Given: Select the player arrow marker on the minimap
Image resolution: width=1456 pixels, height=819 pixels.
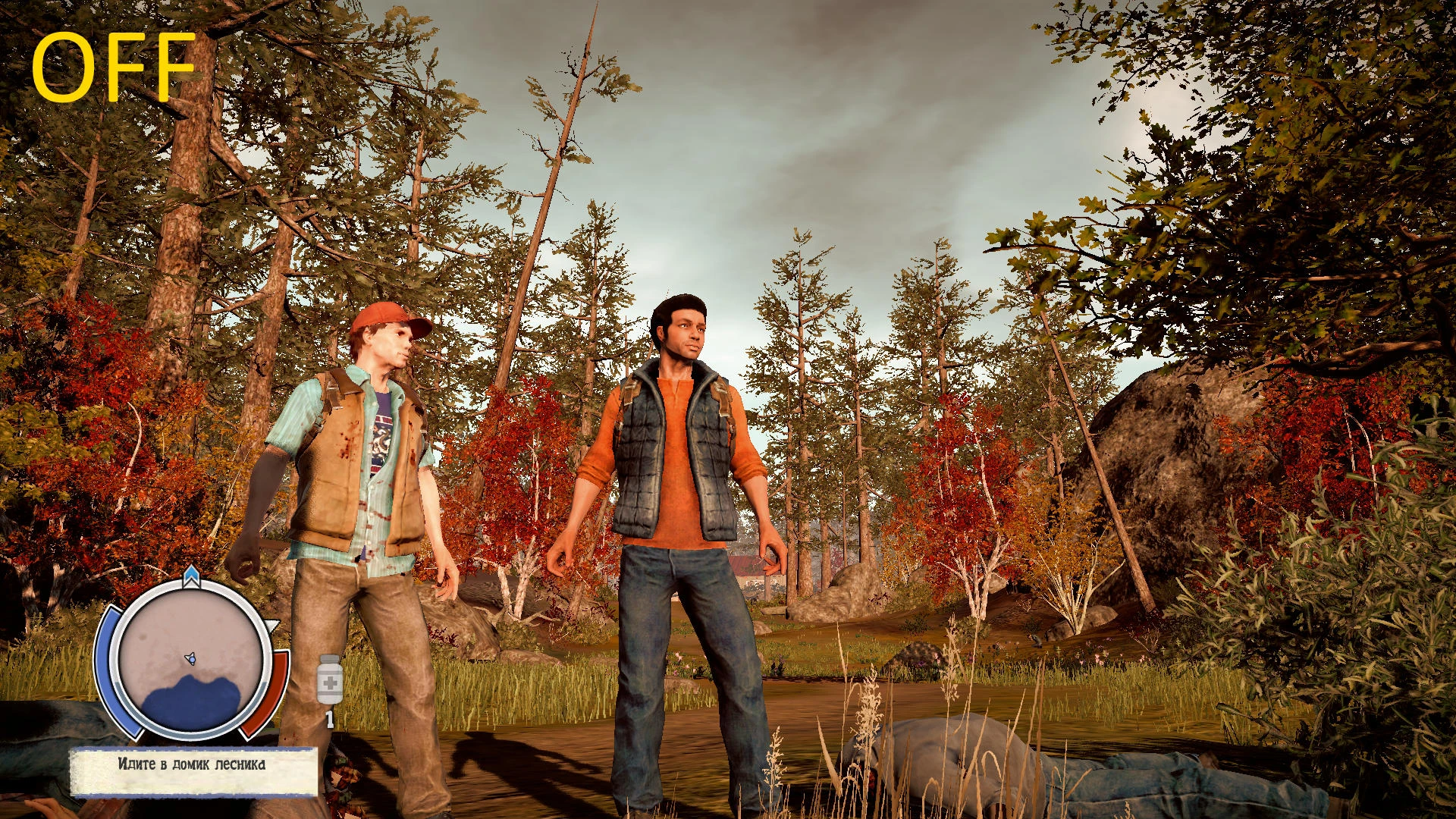Looking at the screenshot, I should point(190,658).
